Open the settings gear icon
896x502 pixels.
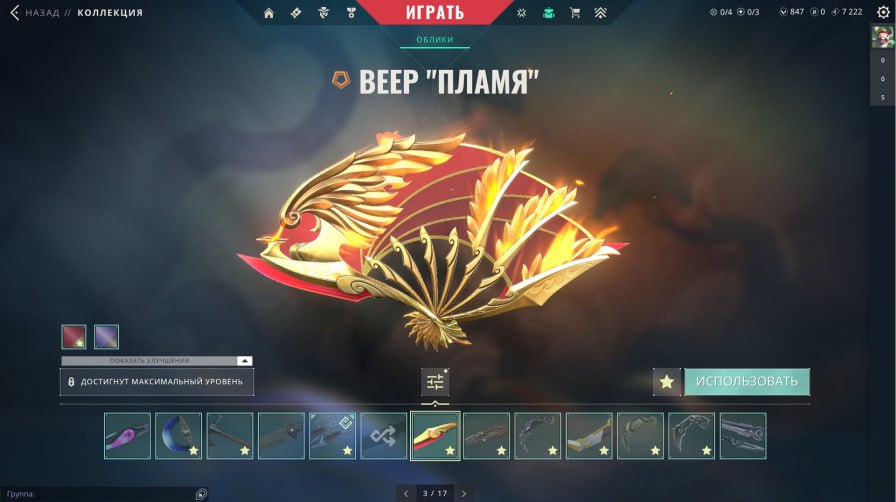point(882,13)
